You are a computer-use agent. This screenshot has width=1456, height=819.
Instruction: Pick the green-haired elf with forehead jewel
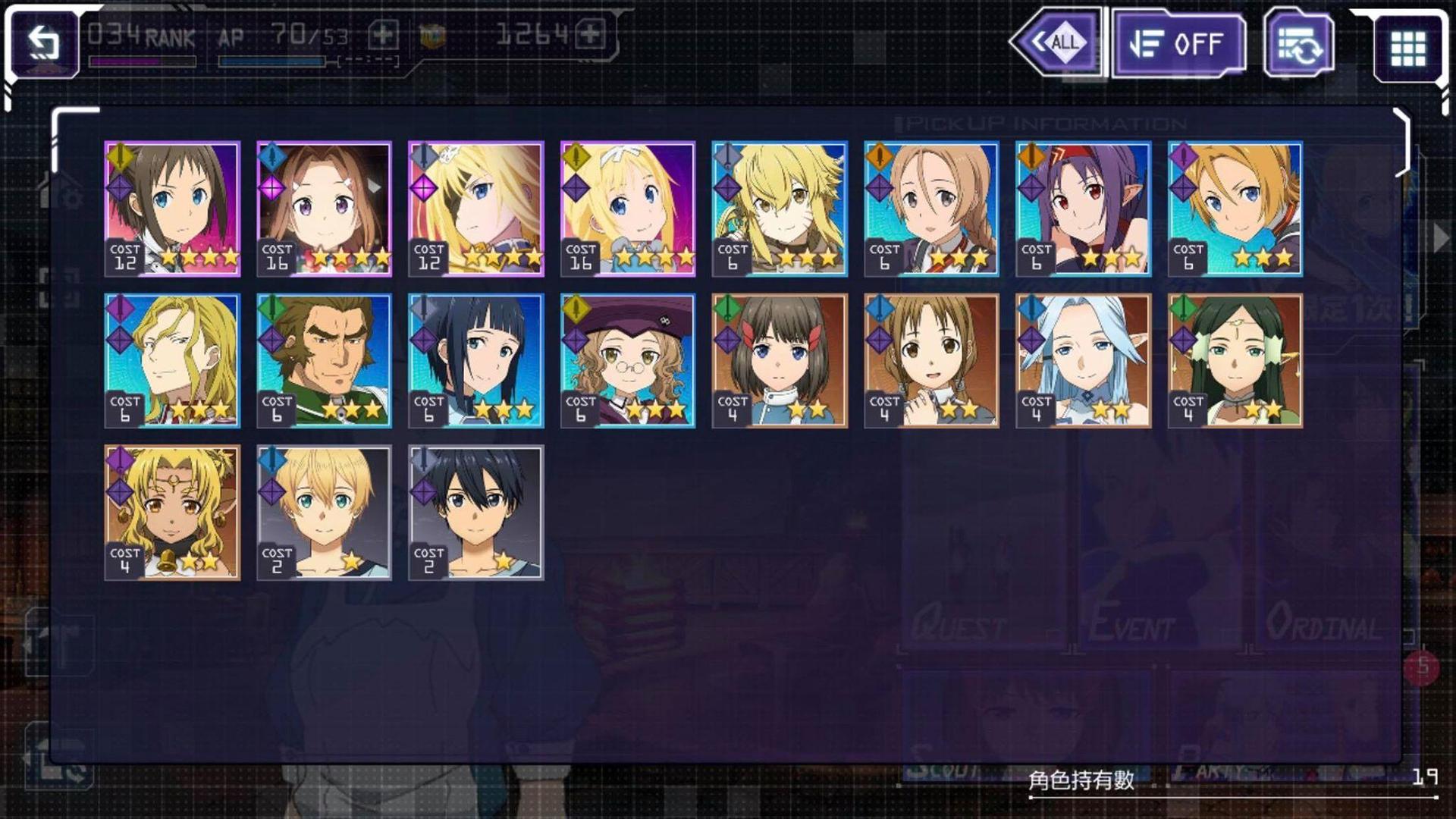point(1235,360)
